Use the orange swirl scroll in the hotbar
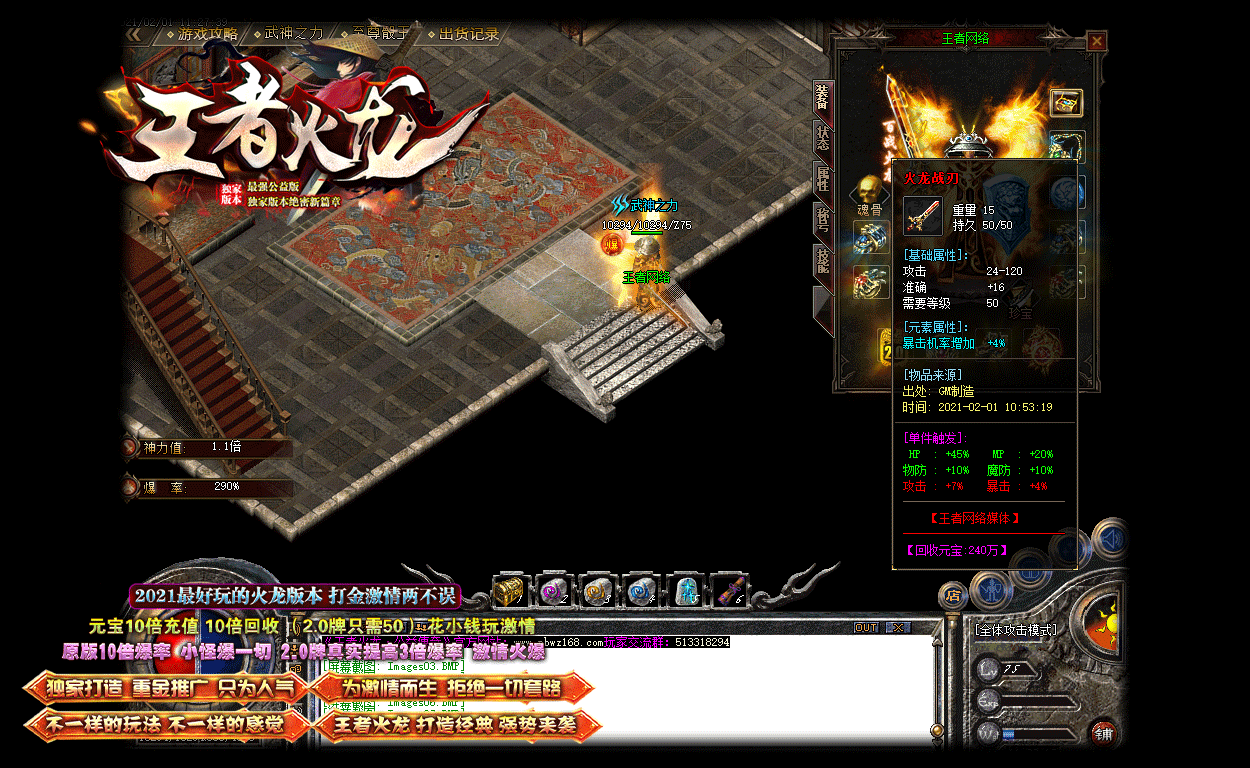 (597, 591)
